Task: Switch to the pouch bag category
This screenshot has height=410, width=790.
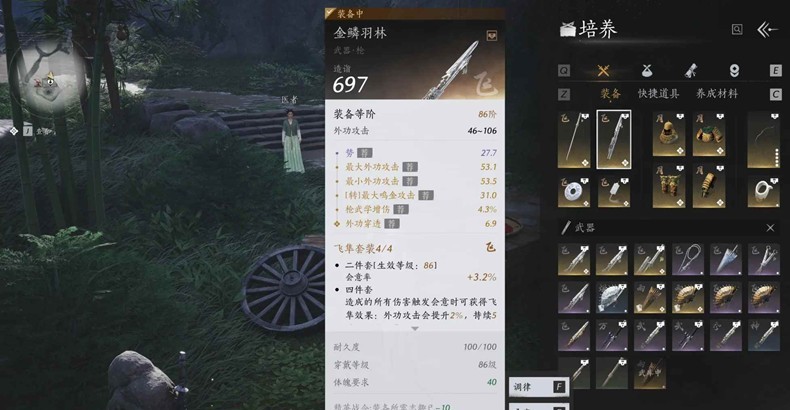Action: pyautogui.click(x=647, y=70)
